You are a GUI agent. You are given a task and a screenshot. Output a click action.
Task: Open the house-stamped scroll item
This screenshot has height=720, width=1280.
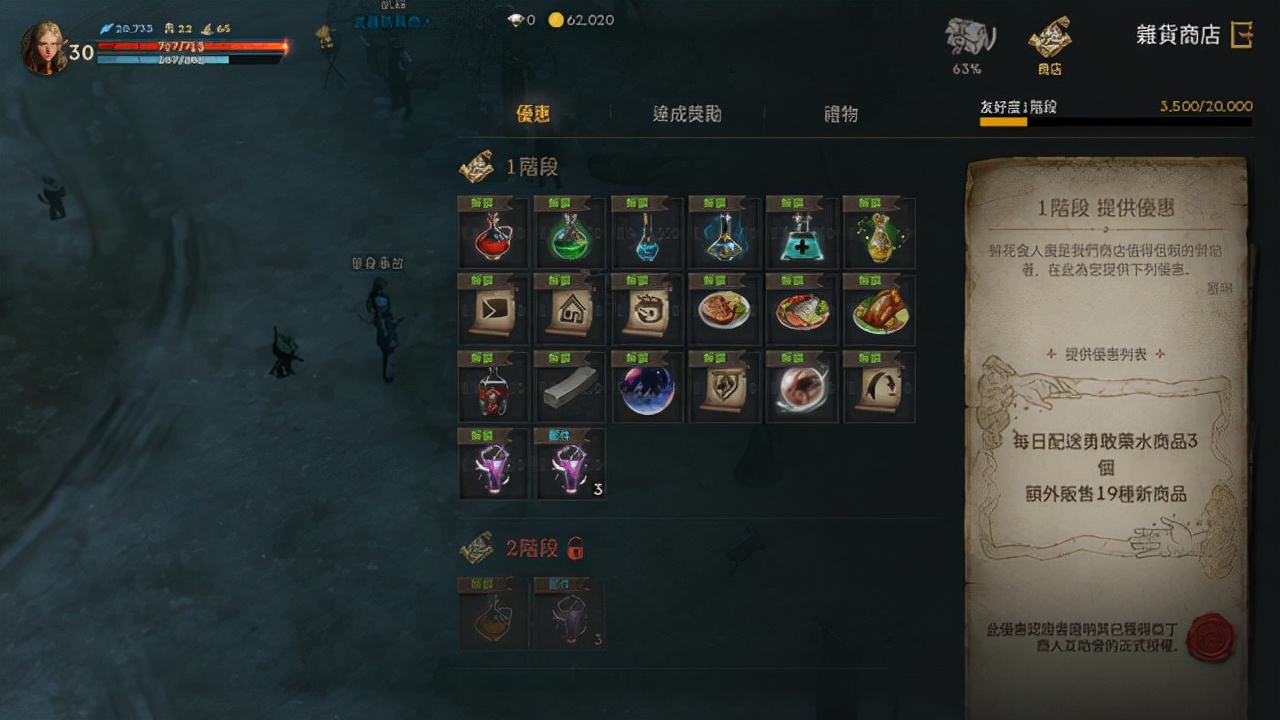(570, 310)
